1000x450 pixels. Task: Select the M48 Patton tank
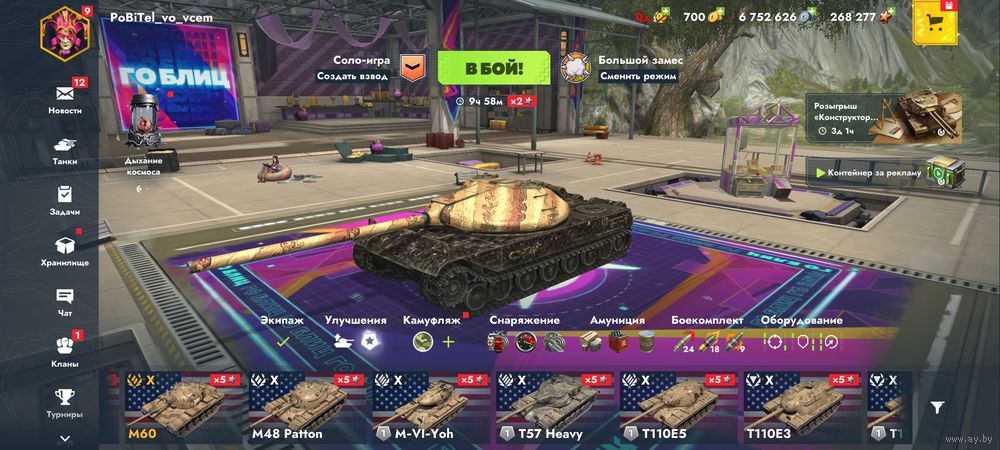(304, 408)
